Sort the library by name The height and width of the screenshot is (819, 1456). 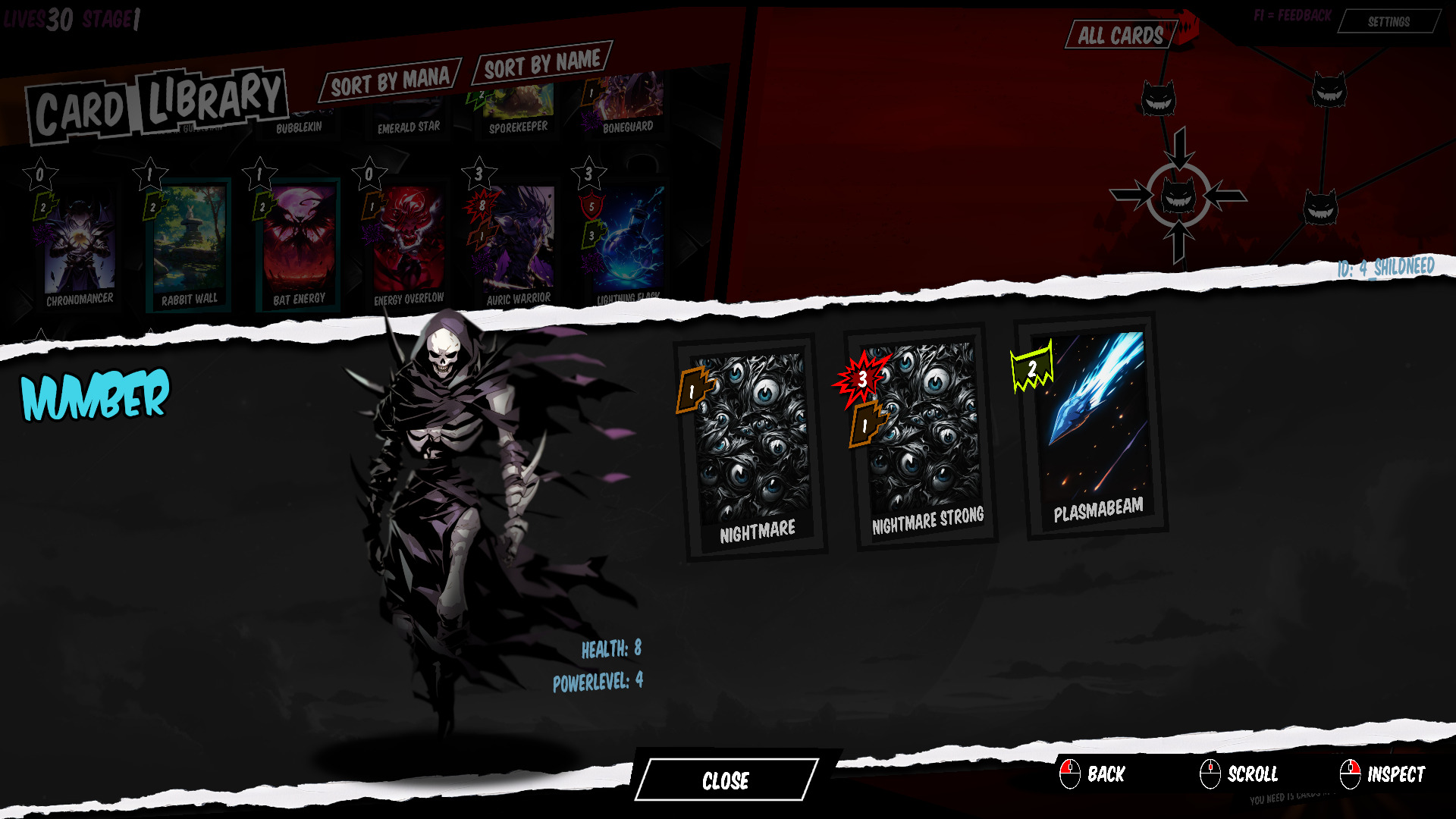pyautogui.click(x=541, y=64)
